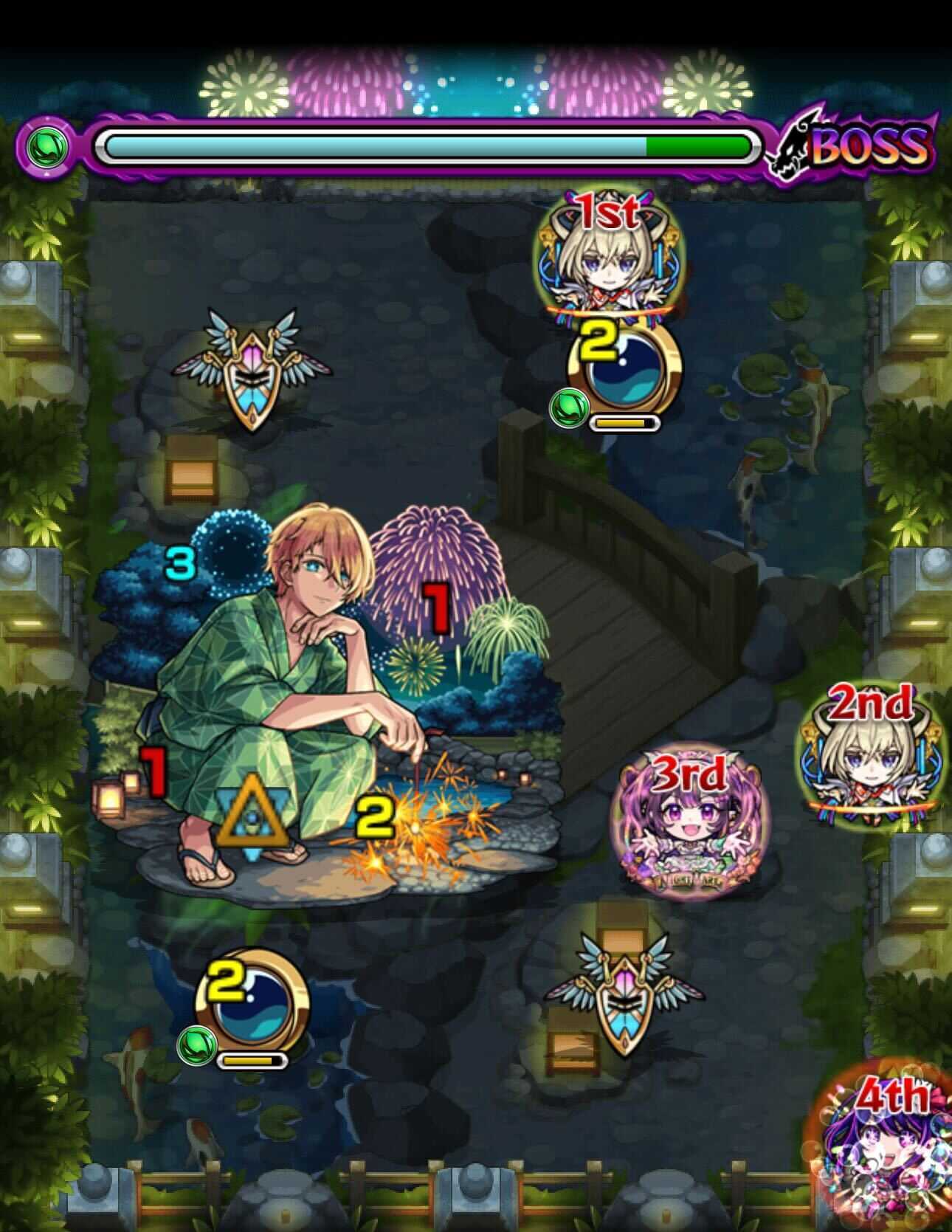The width and height of the screenshot is (952, 1232).
Task: Open the telescope item in the lower-left pond
Action: pos(258,1011)
